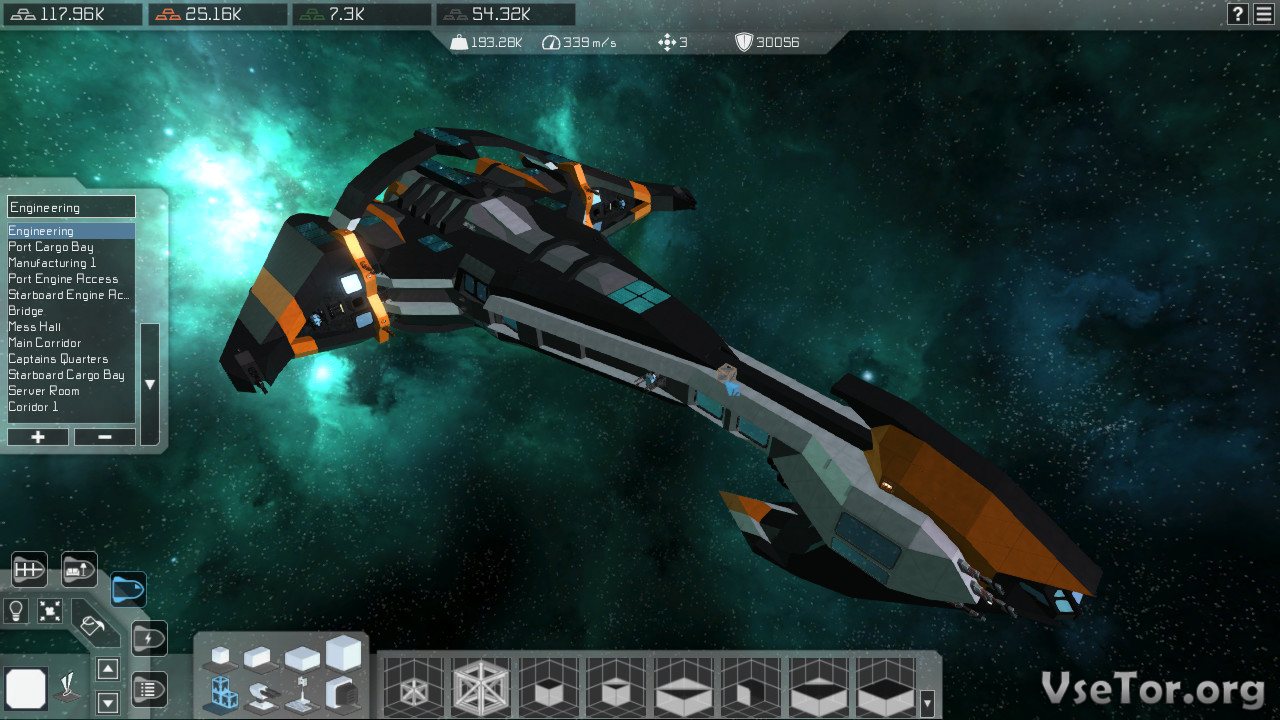1280x720 pixels.
Task: Select the Mess Hall room
Action: point(35,327)
